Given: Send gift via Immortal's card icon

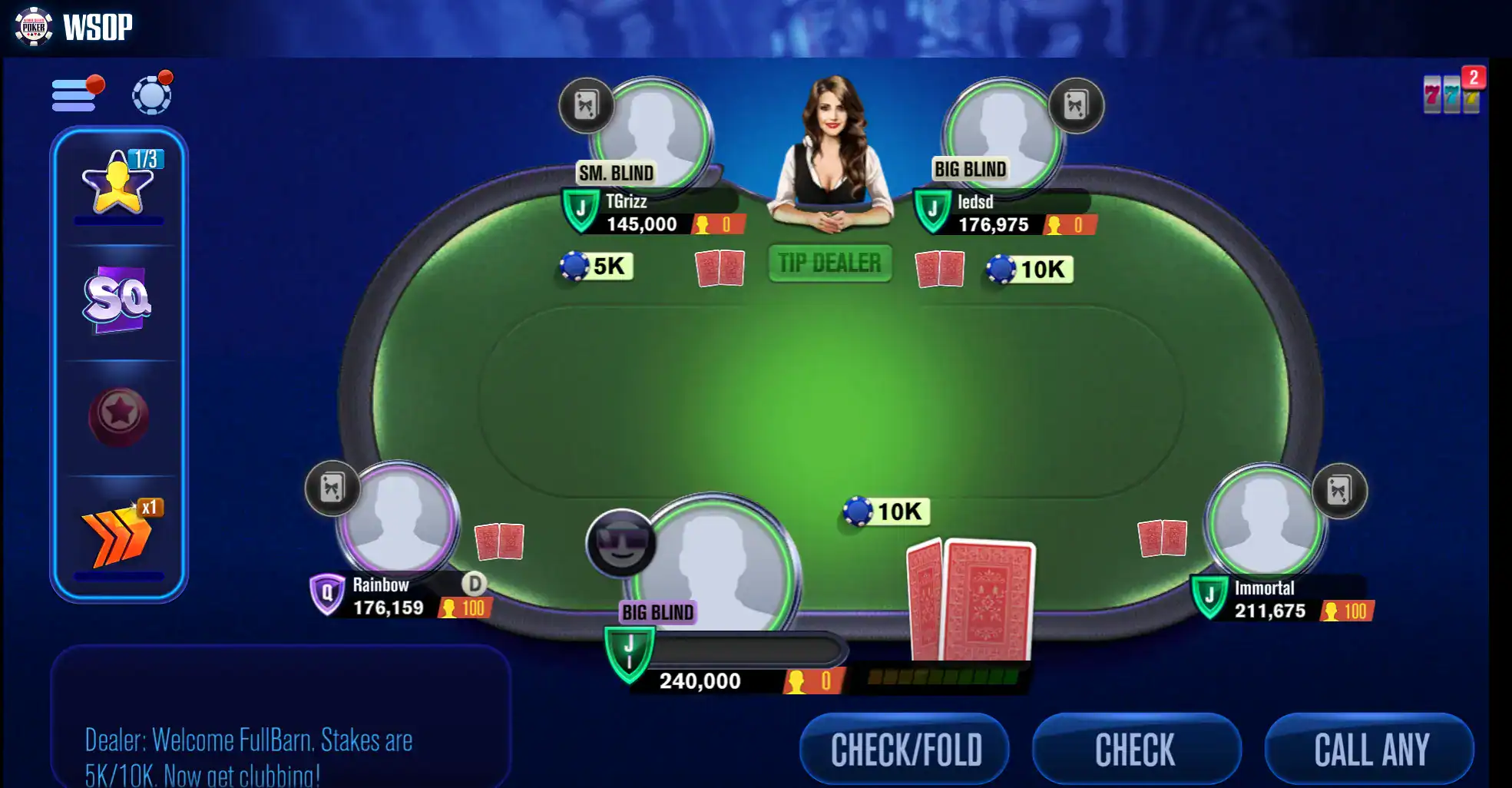Looking at the screenshot, I should [x=1339, y=491].
